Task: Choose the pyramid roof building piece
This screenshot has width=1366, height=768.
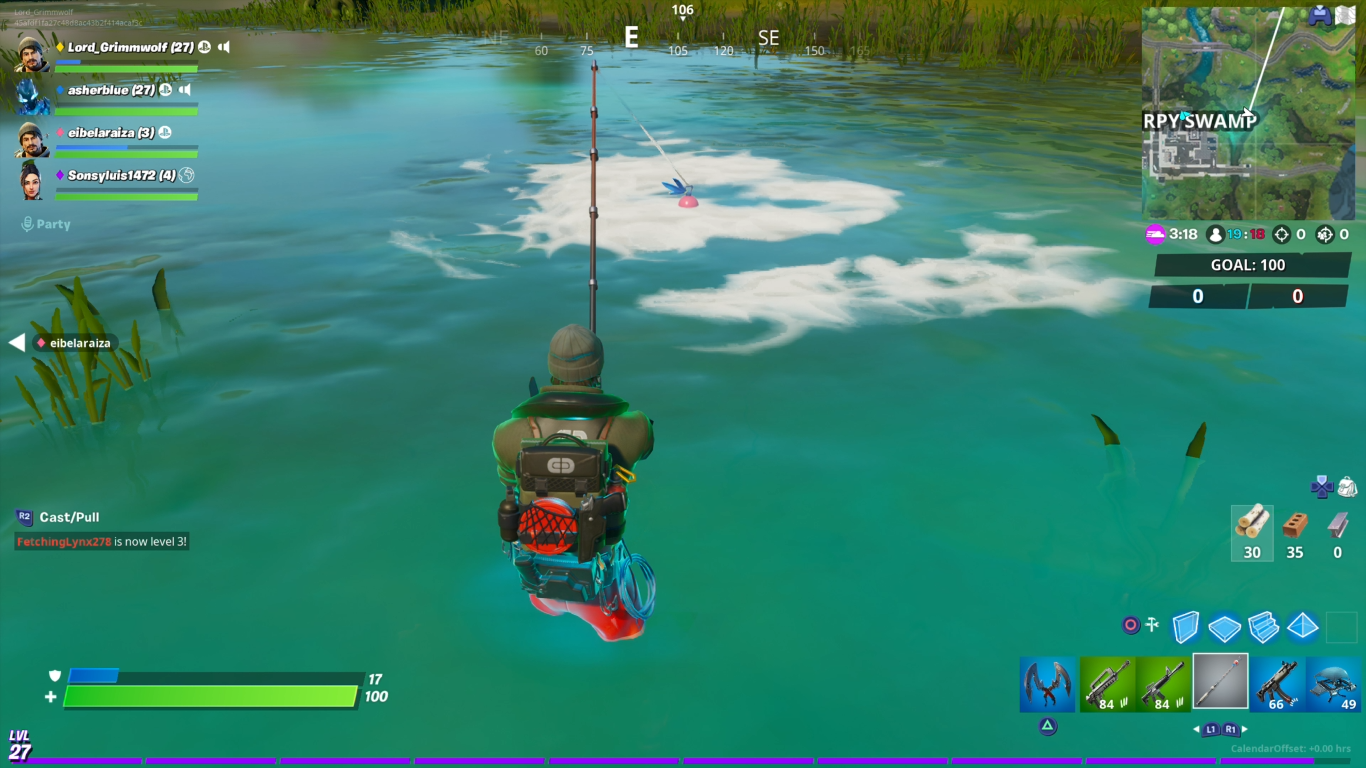Action: (x=1302, y=626)
